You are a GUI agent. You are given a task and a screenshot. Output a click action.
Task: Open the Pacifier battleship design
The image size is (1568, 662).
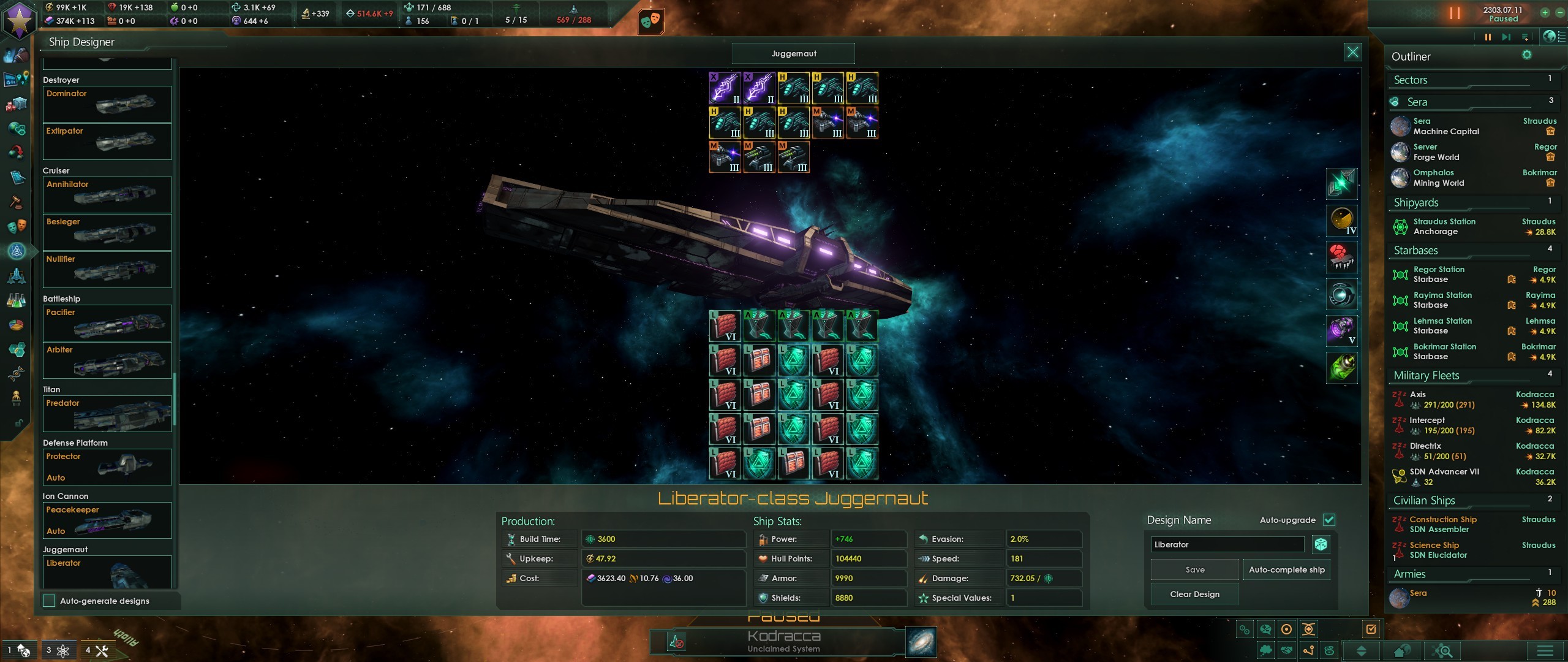107,323
